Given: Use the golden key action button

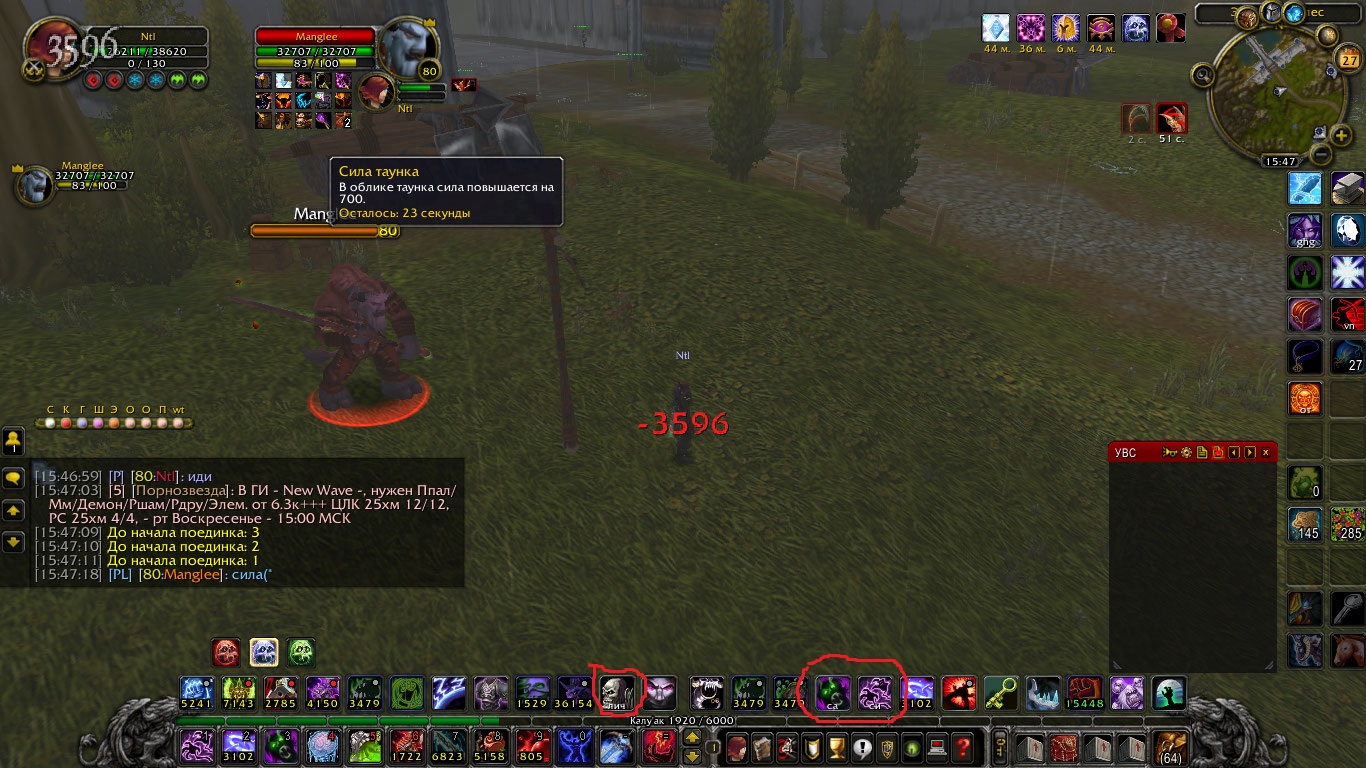Looking at the screenshot, I should coord(1000,692).
